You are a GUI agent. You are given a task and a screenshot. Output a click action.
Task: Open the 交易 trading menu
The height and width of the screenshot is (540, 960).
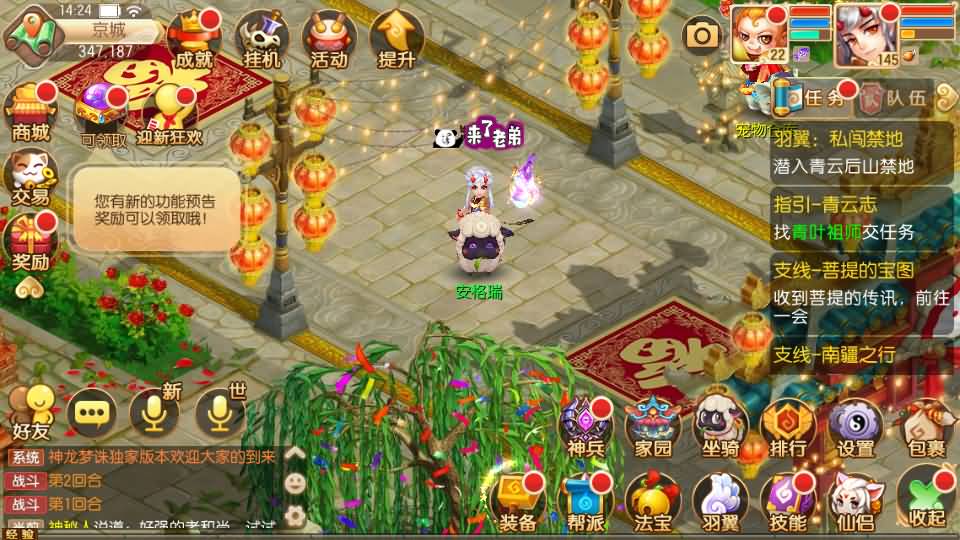[30, 177]
